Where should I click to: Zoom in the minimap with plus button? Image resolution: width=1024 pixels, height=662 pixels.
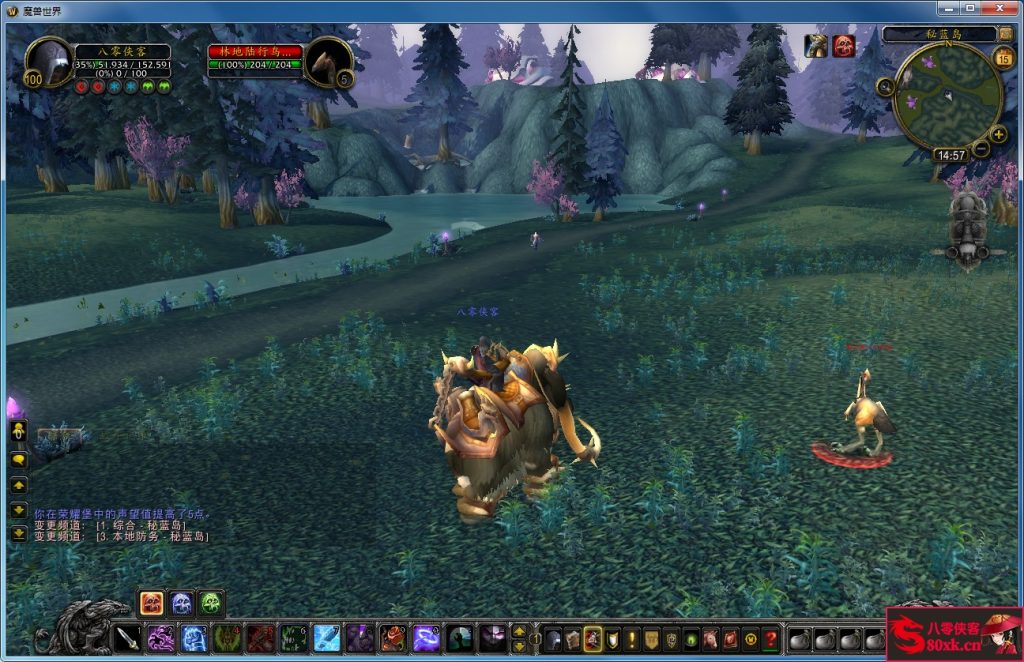coord(998,135)
